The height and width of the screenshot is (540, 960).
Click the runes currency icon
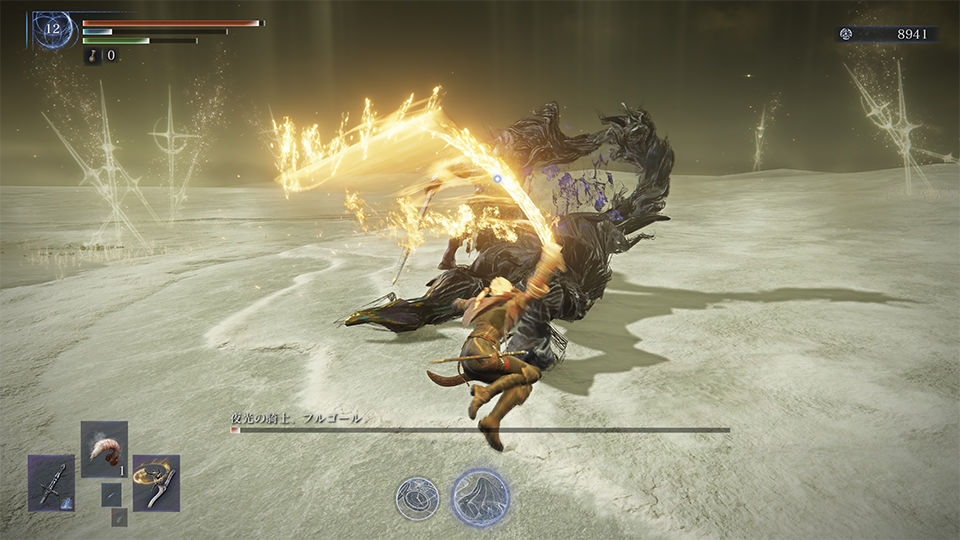[x=845, y=34]
